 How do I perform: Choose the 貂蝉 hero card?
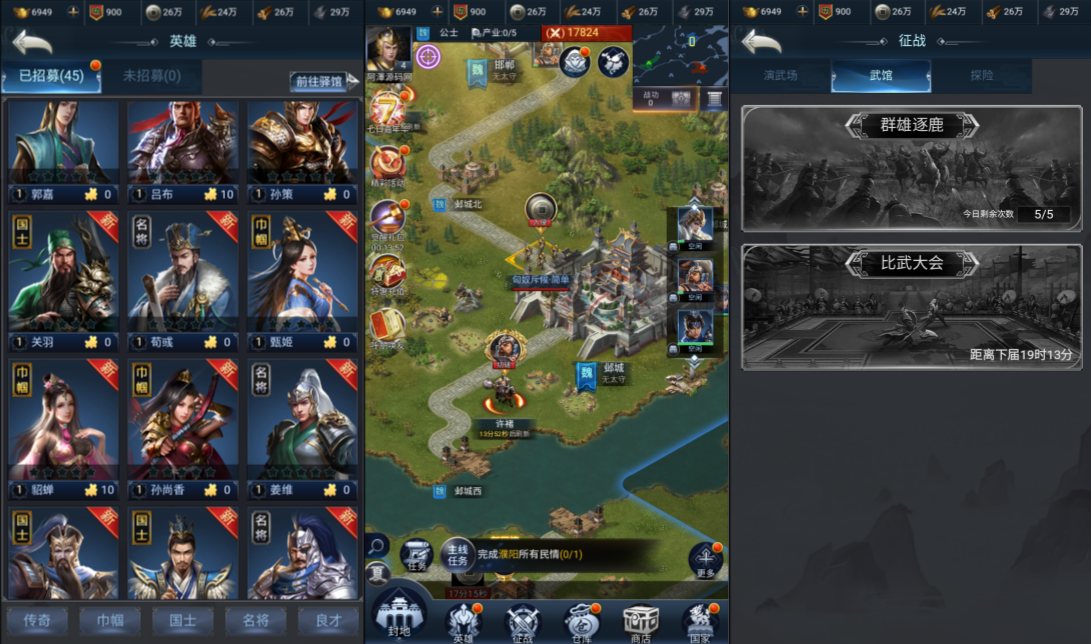pyautogui.click(x=62, y=427)
